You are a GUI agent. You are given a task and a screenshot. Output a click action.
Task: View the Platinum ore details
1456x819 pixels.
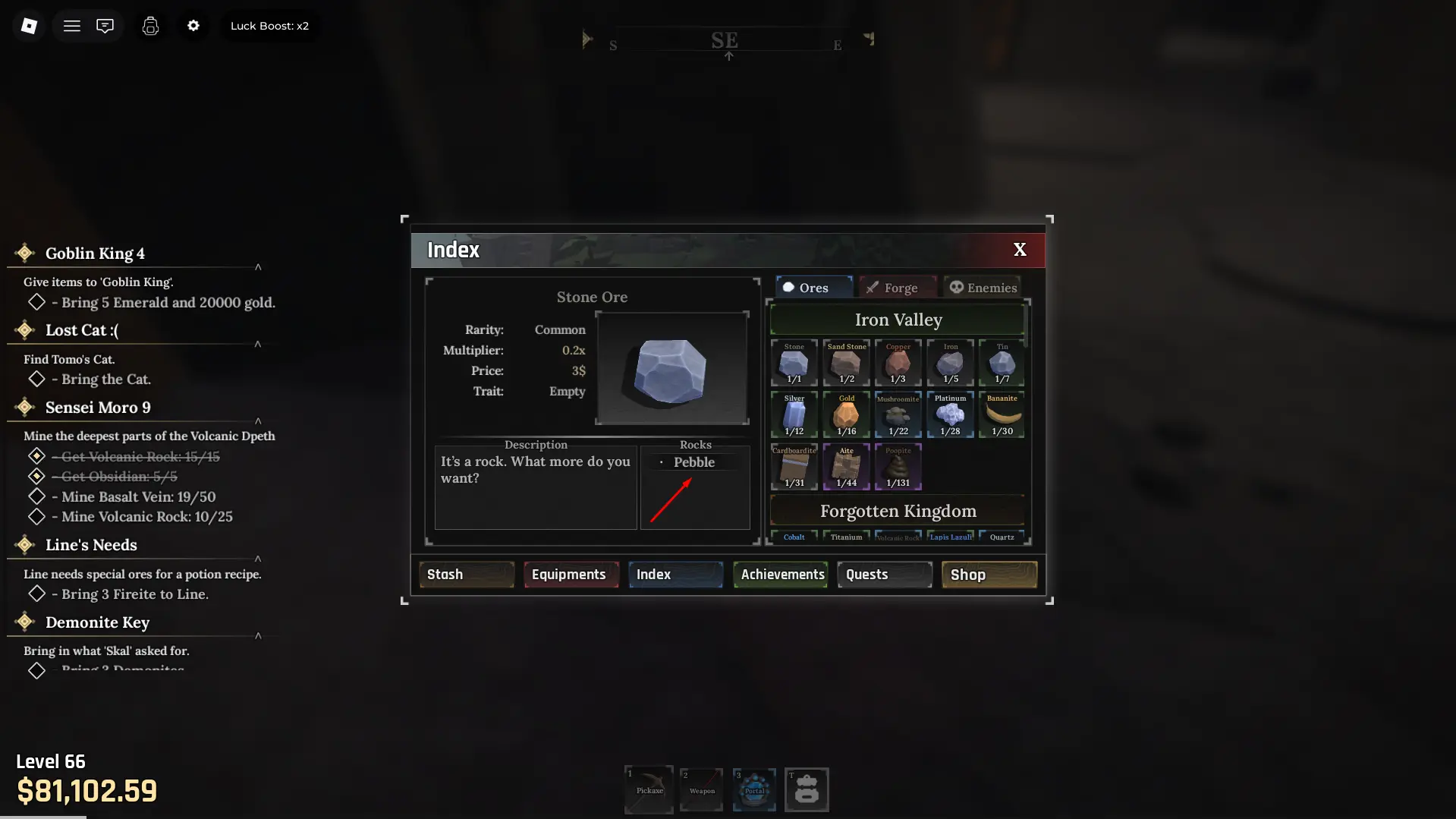(949, 414)
